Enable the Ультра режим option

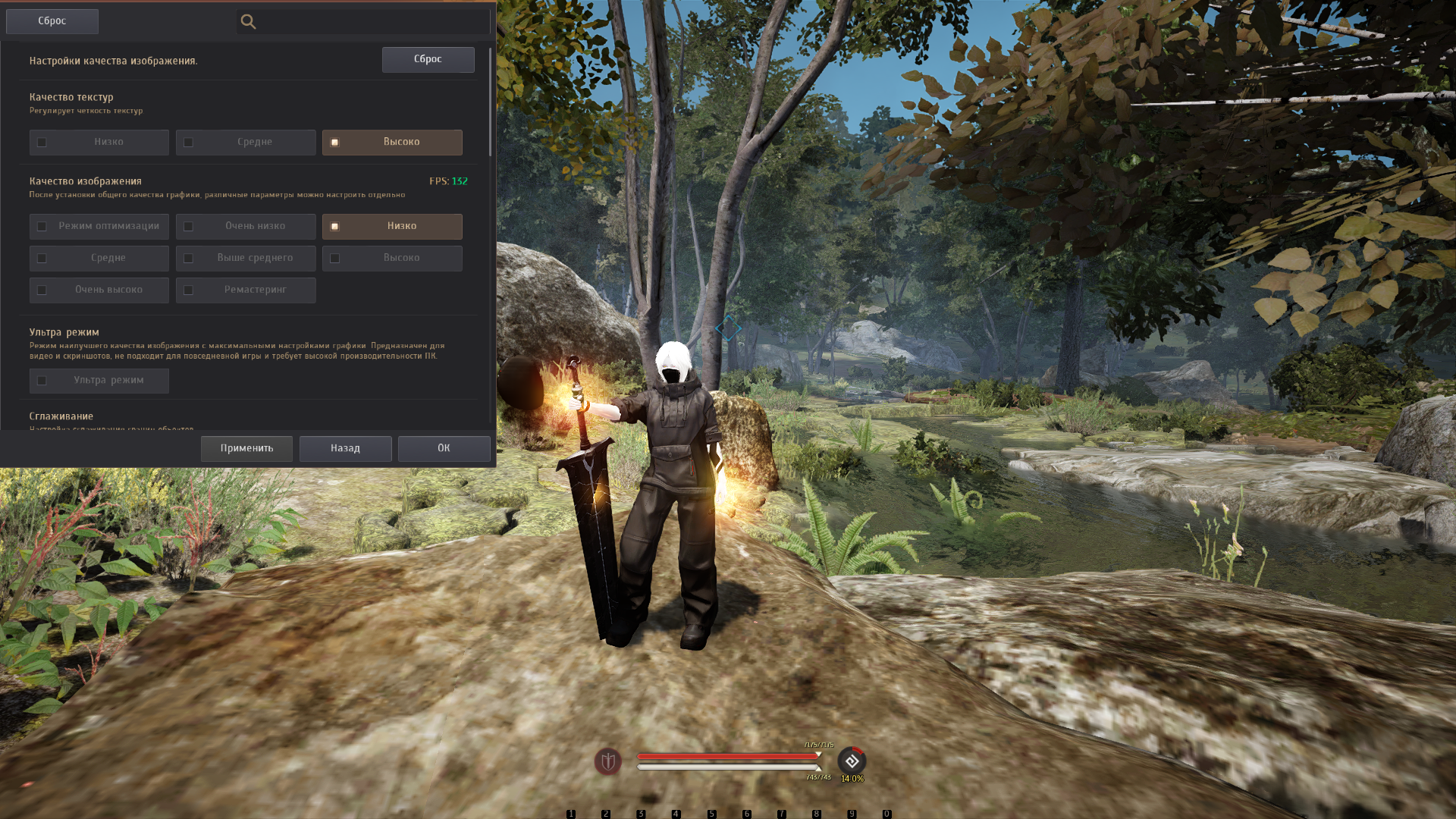(x=99, y=381)
